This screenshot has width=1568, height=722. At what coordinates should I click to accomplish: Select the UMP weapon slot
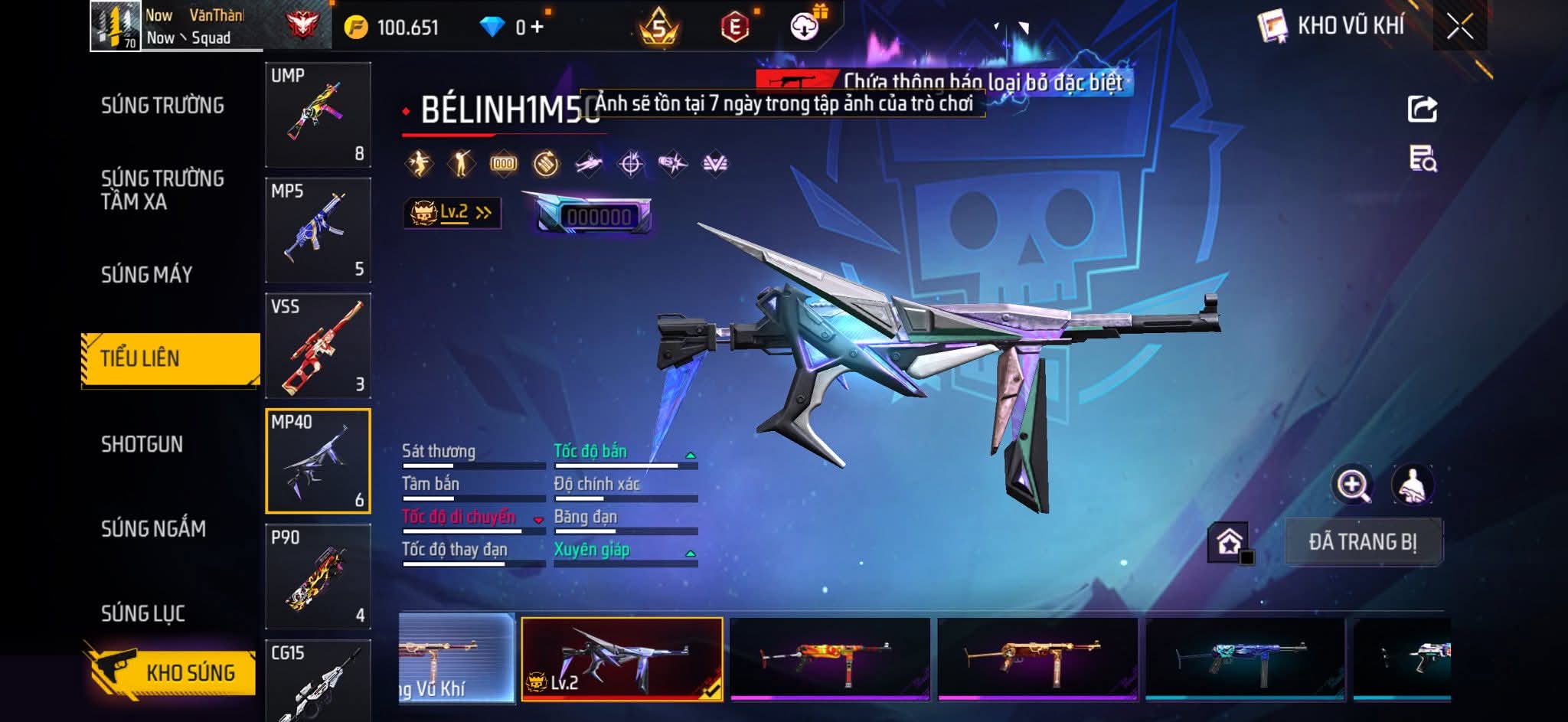[x=318, y=115]
